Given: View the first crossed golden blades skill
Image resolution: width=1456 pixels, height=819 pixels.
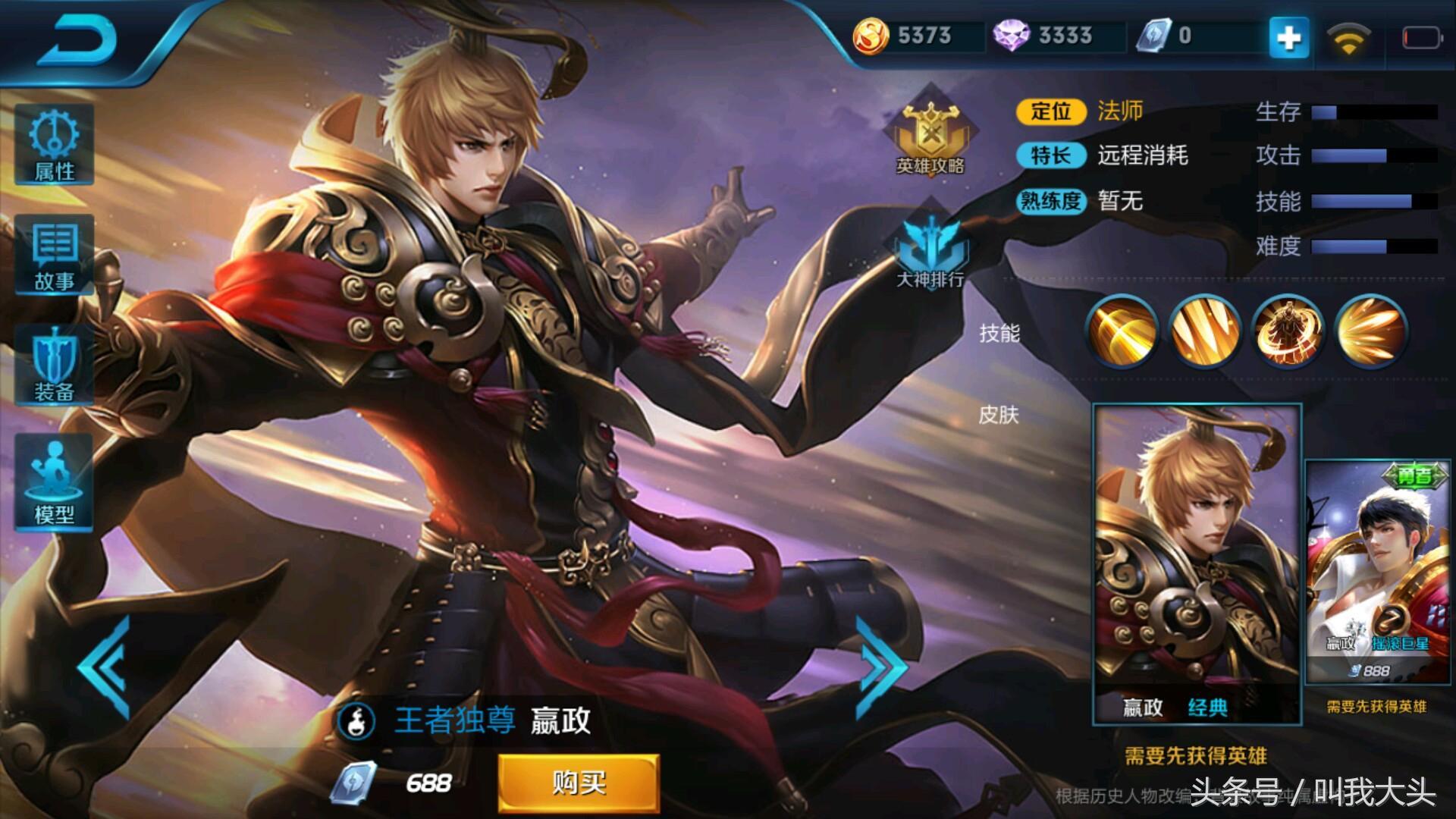Looking at the screenshot, I should pyautogui.click(x=1122, y=331).
